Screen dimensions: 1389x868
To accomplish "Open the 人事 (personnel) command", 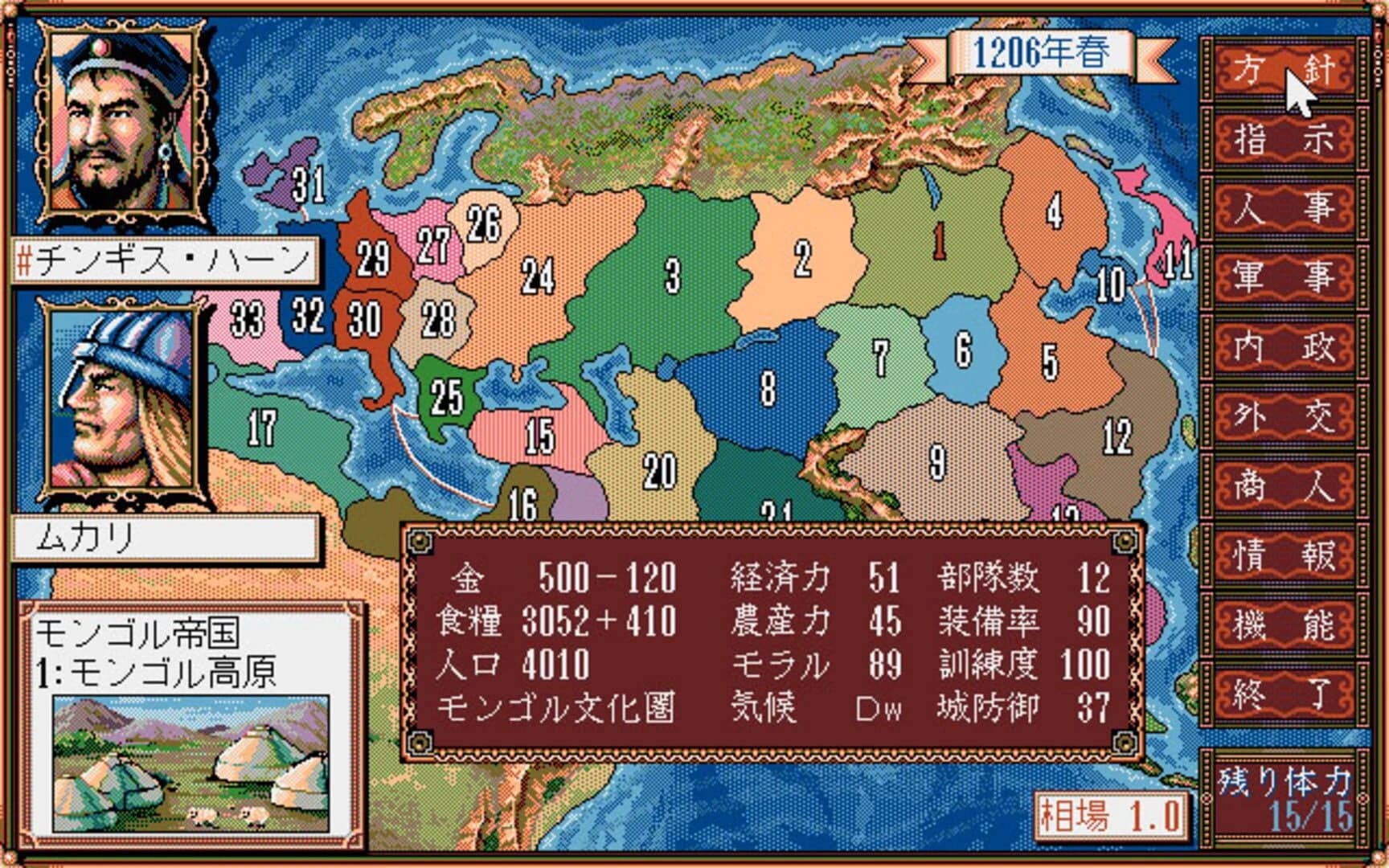I will [x=1284, y=207].
